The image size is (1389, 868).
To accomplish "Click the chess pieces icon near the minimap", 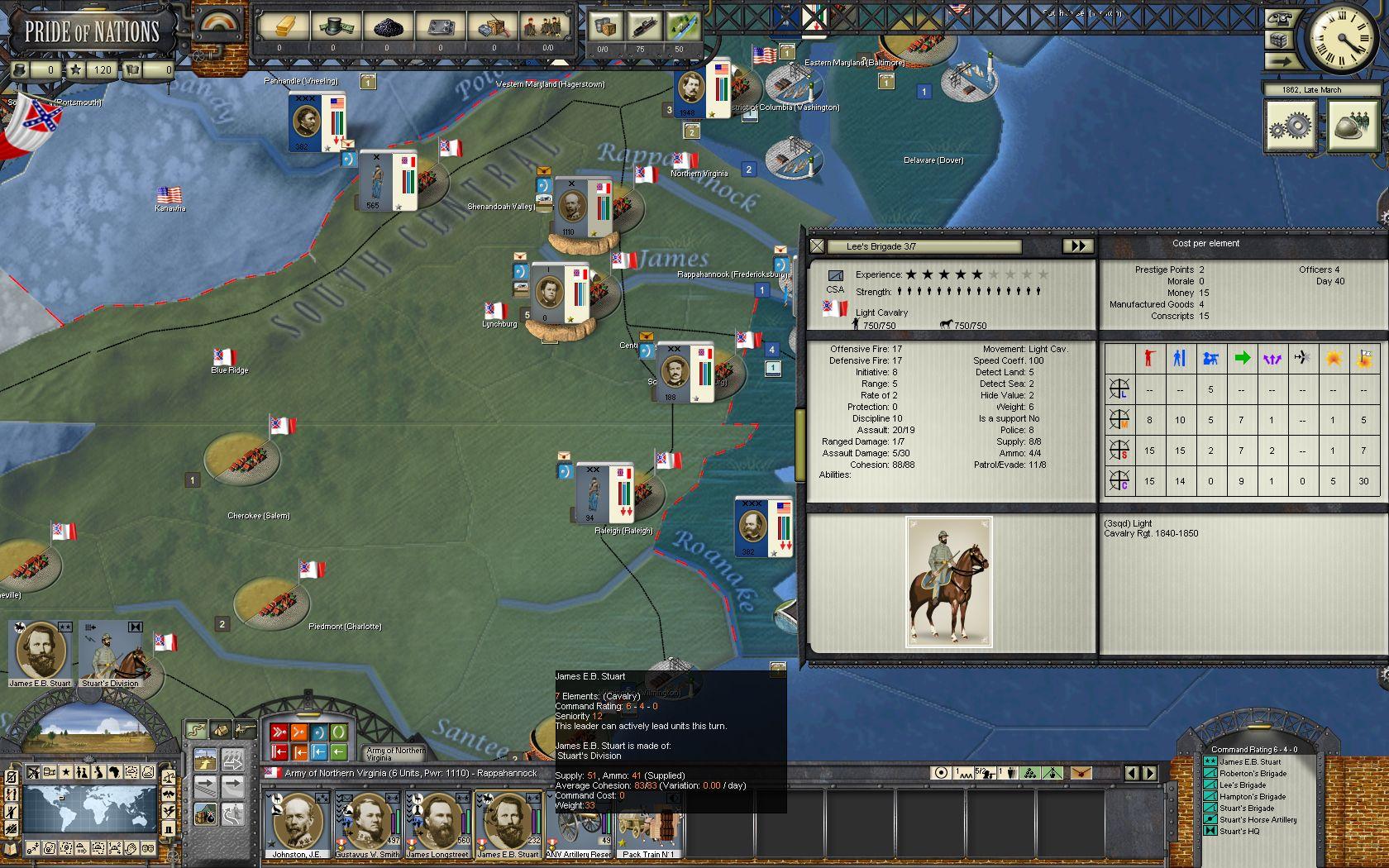I will coord(81,772).
